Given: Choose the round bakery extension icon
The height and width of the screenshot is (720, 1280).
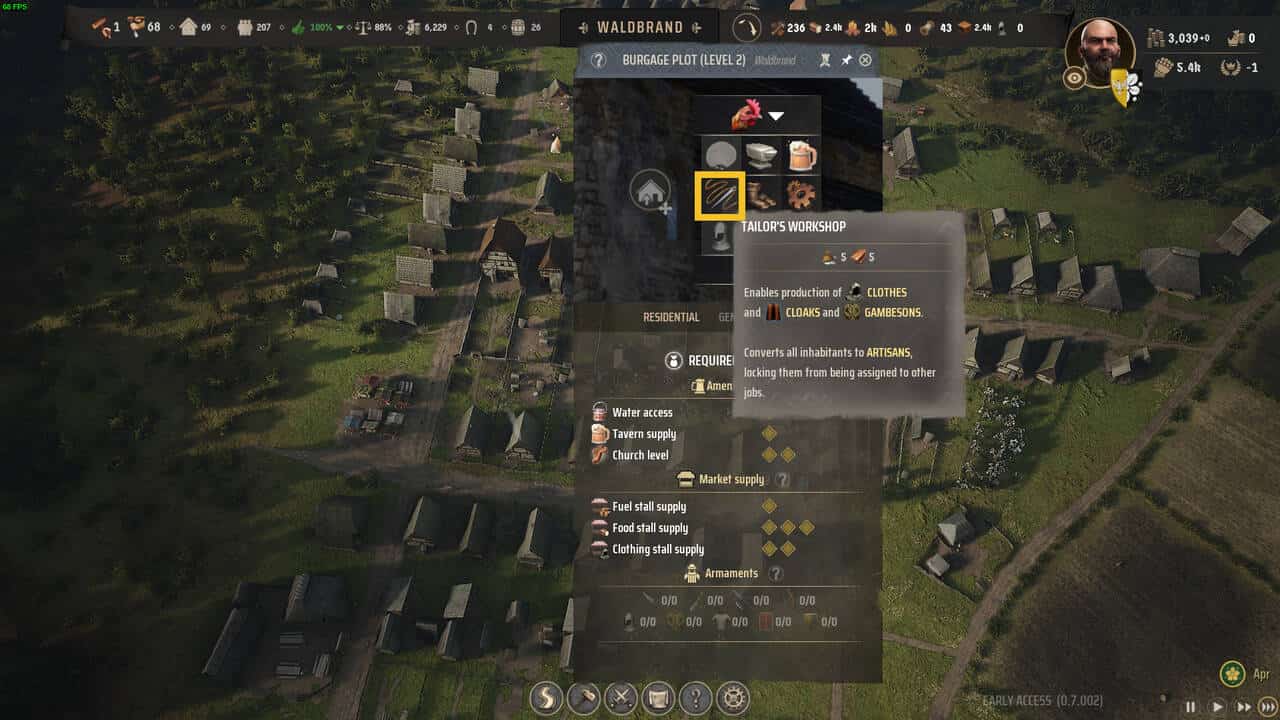Looking at the screenshot, I should pyautogui.click(x=719, y=155).
